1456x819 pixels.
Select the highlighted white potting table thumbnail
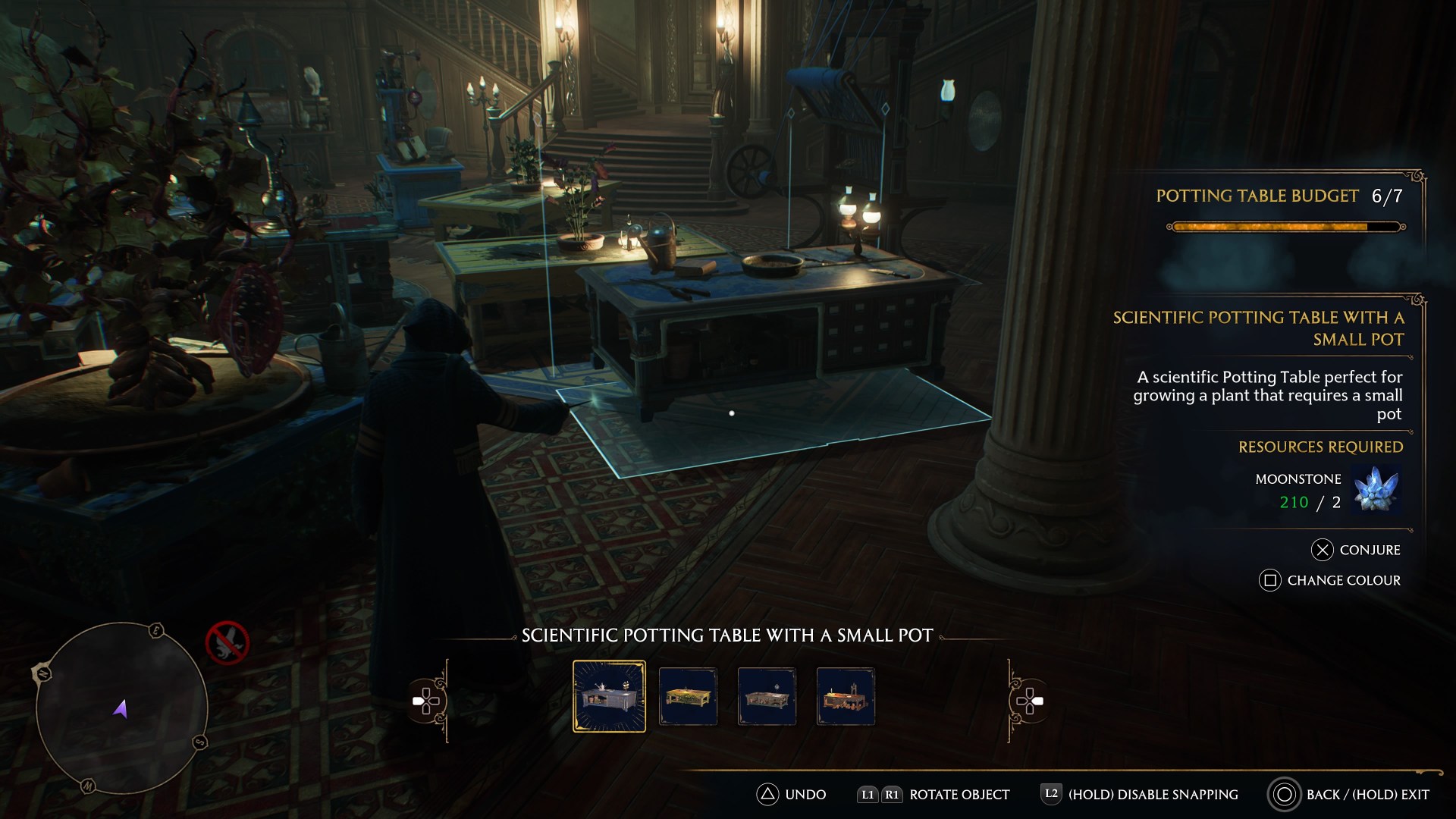(610, 696)
